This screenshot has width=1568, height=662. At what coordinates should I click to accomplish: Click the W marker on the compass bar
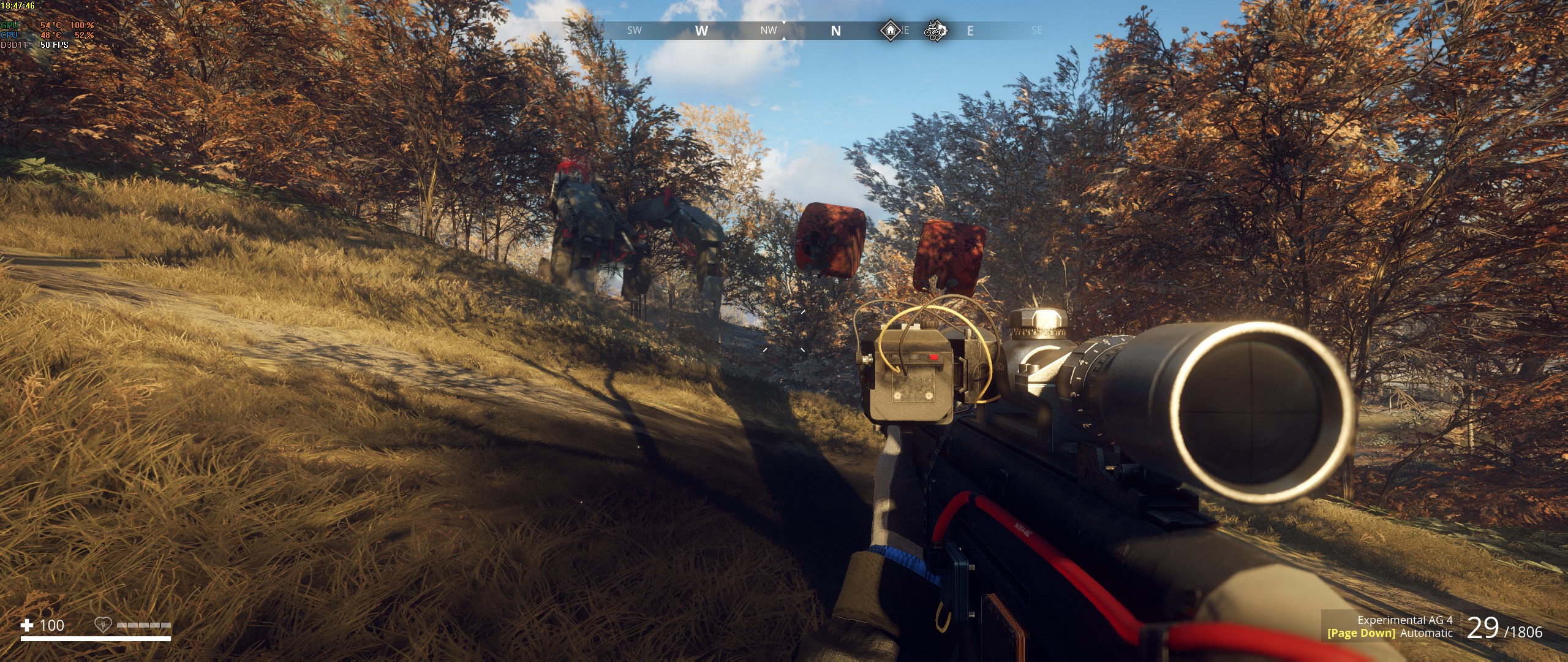pos(703,30)
